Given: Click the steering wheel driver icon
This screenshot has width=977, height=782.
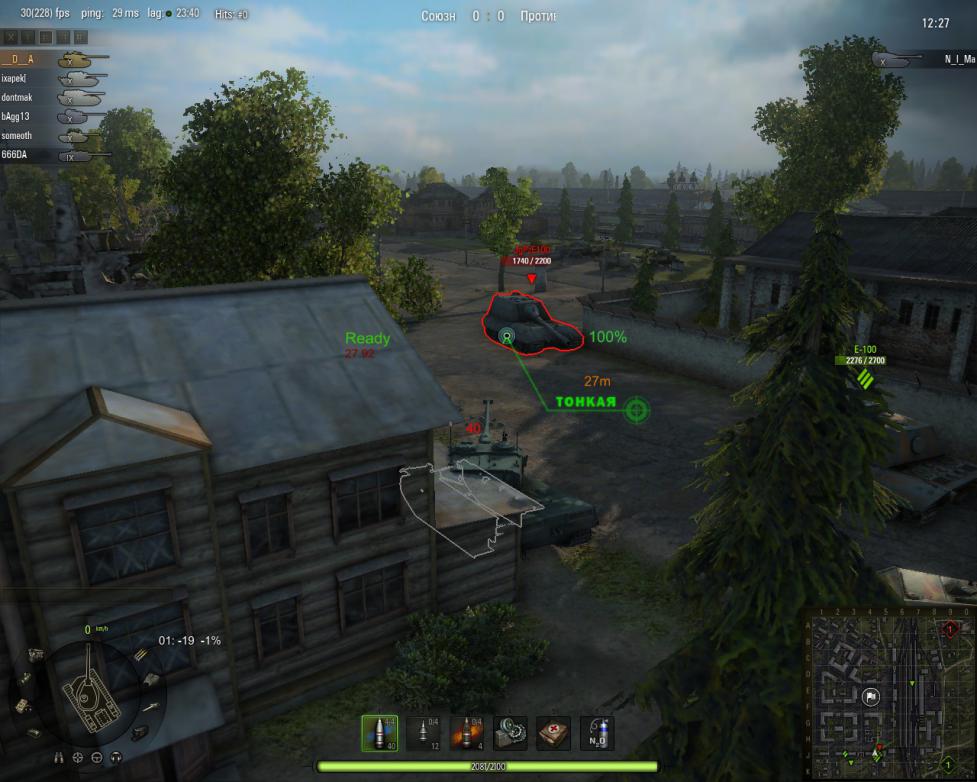Looking at the screenshot, I should (x=97, y=759).
